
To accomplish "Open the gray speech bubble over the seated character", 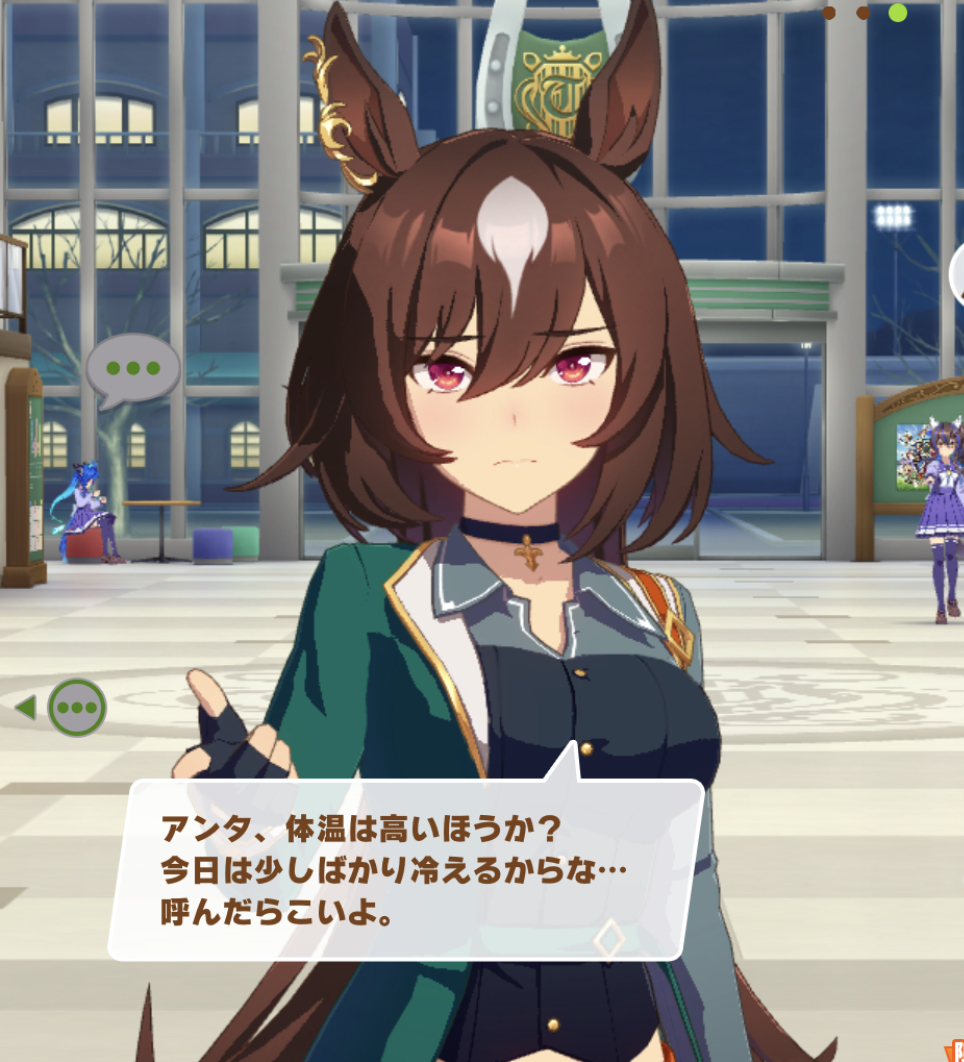I will (x=132, y=368).
